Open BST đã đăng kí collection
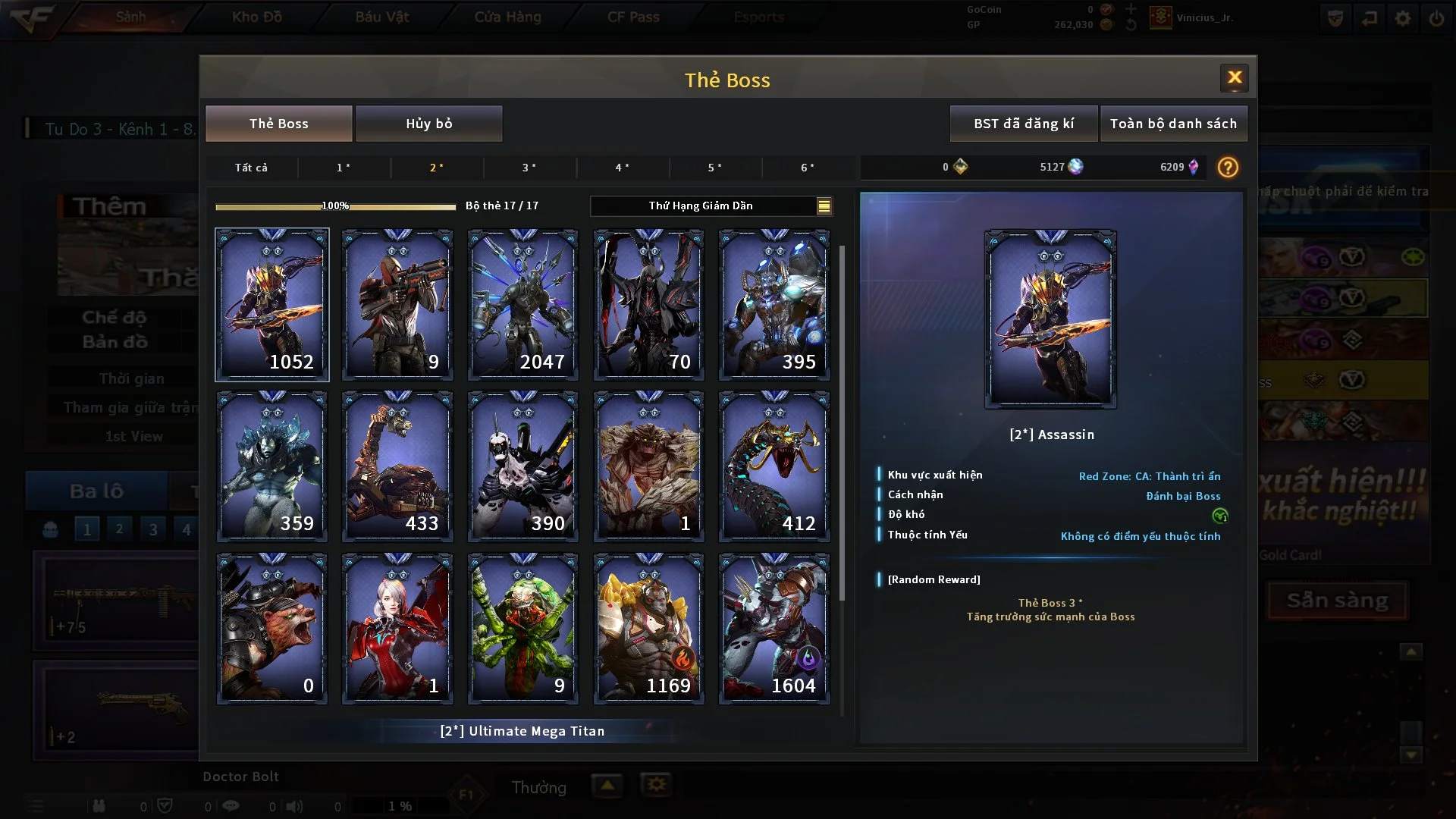Viewport: 1456px width, 819px height. (1023, 124)
